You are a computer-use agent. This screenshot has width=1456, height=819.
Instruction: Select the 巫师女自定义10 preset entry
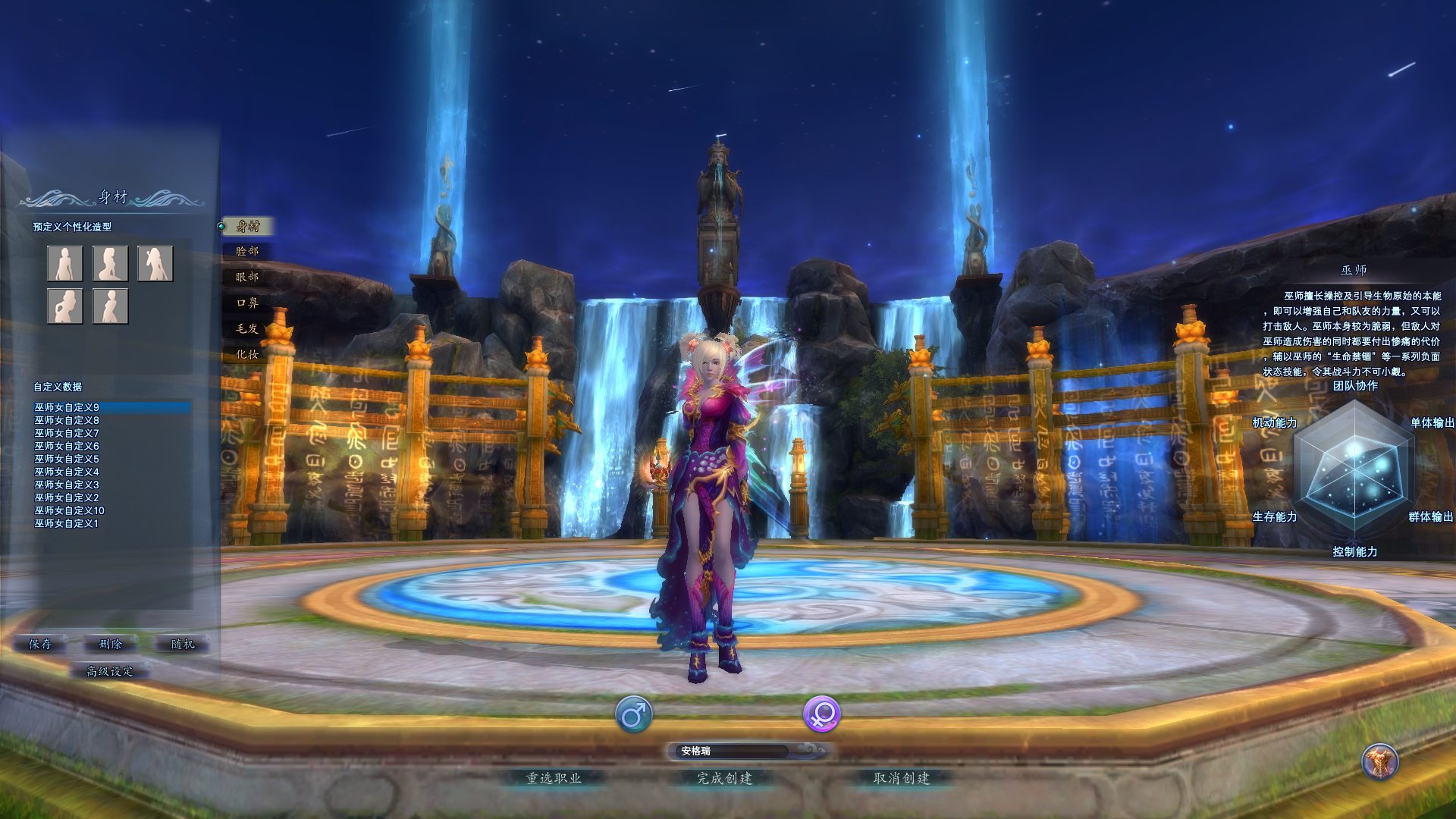point(70,510)
